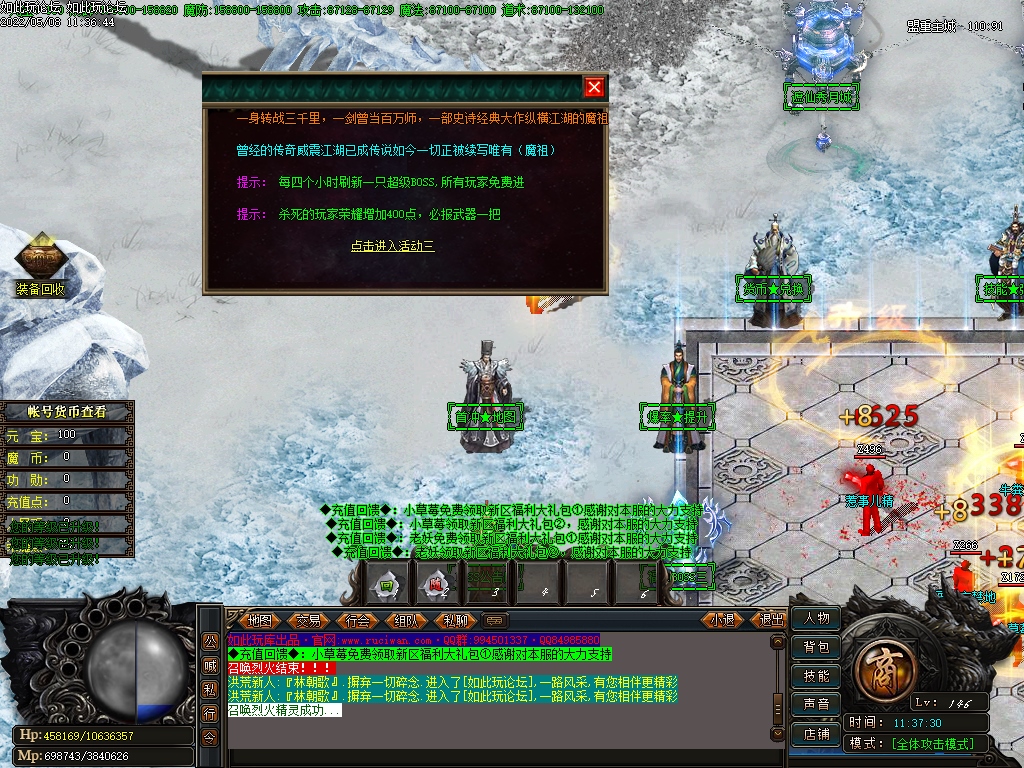Open the 背包 backpack
This screenshot has height=768, width=1024.
tap(816, 647)
